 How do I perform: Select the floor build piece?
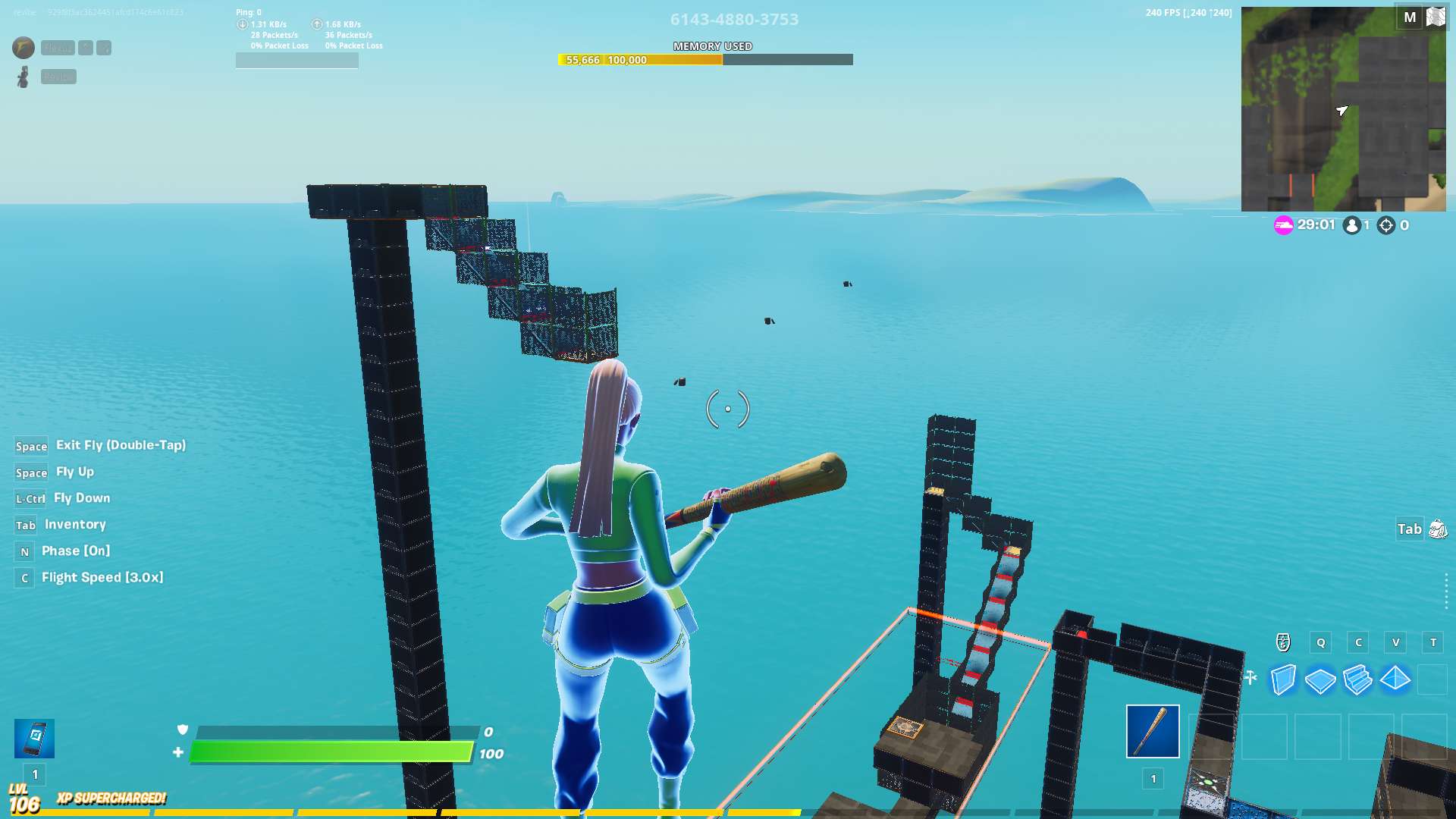point(1319,681)
